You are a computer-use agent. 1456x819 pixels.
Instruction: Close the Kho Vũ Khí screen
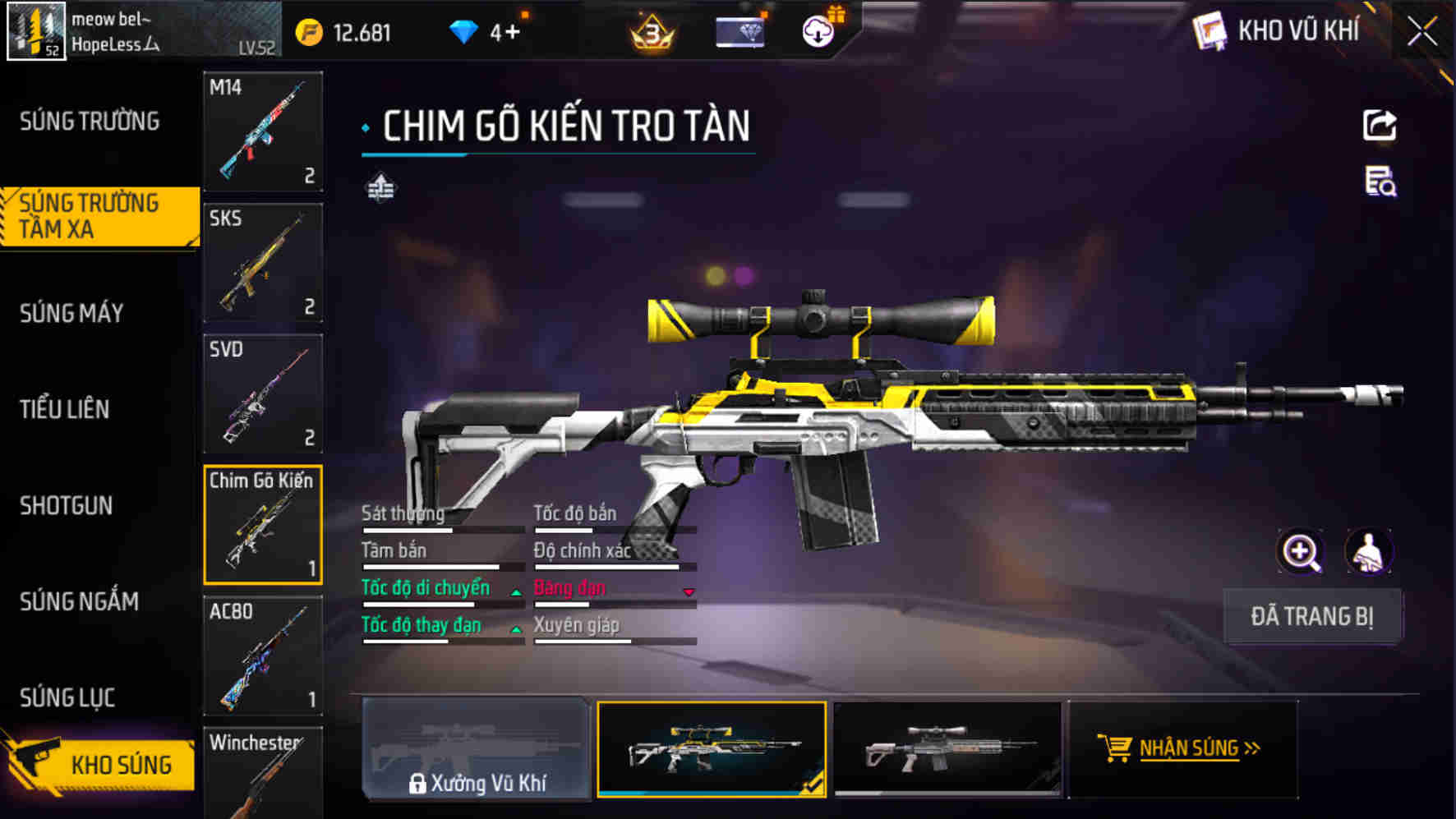[x=1422, y=32]
